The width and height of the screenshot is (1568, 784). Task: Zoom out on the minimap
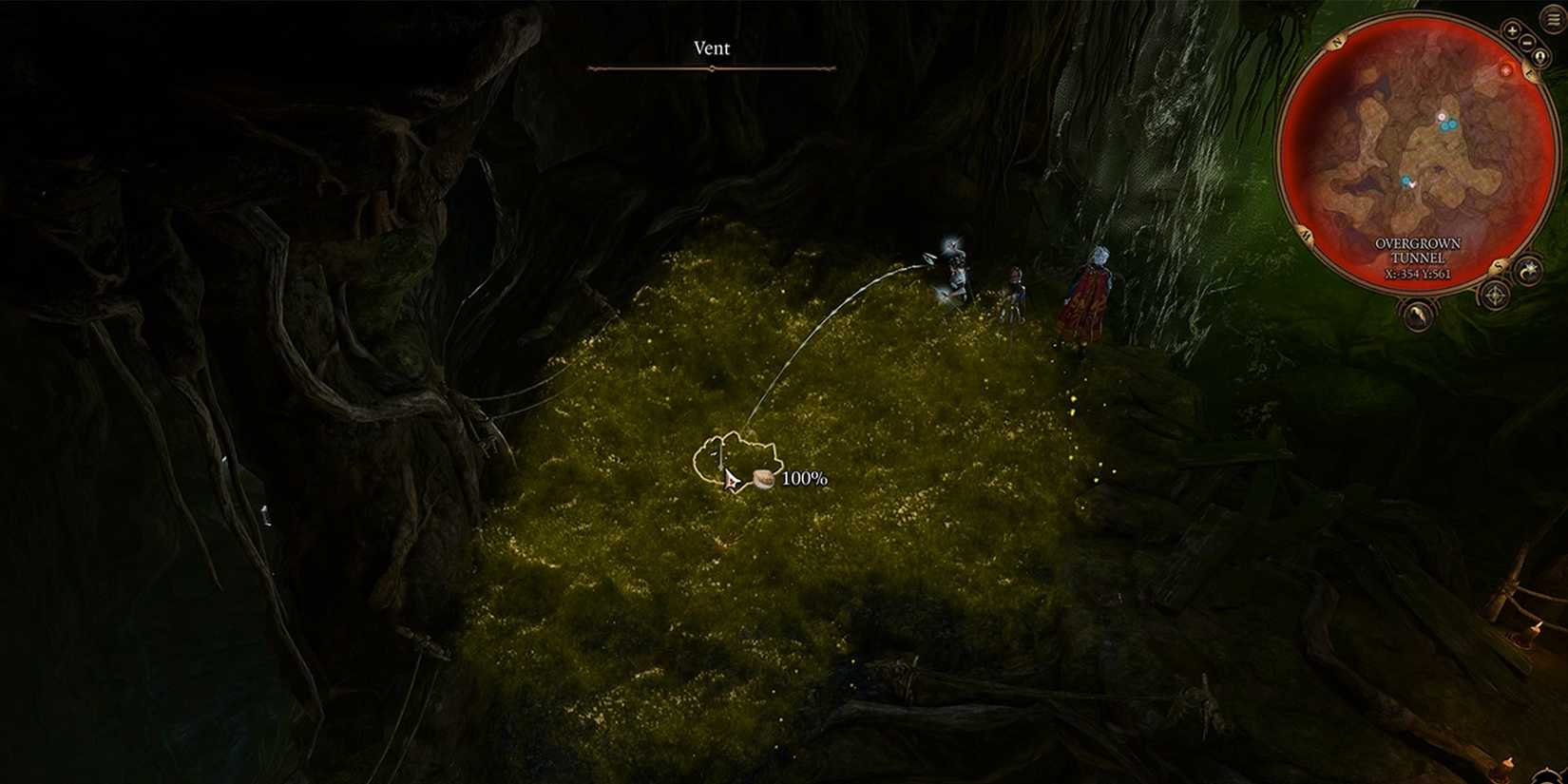pyautogui.click(x=1527, y=43)
